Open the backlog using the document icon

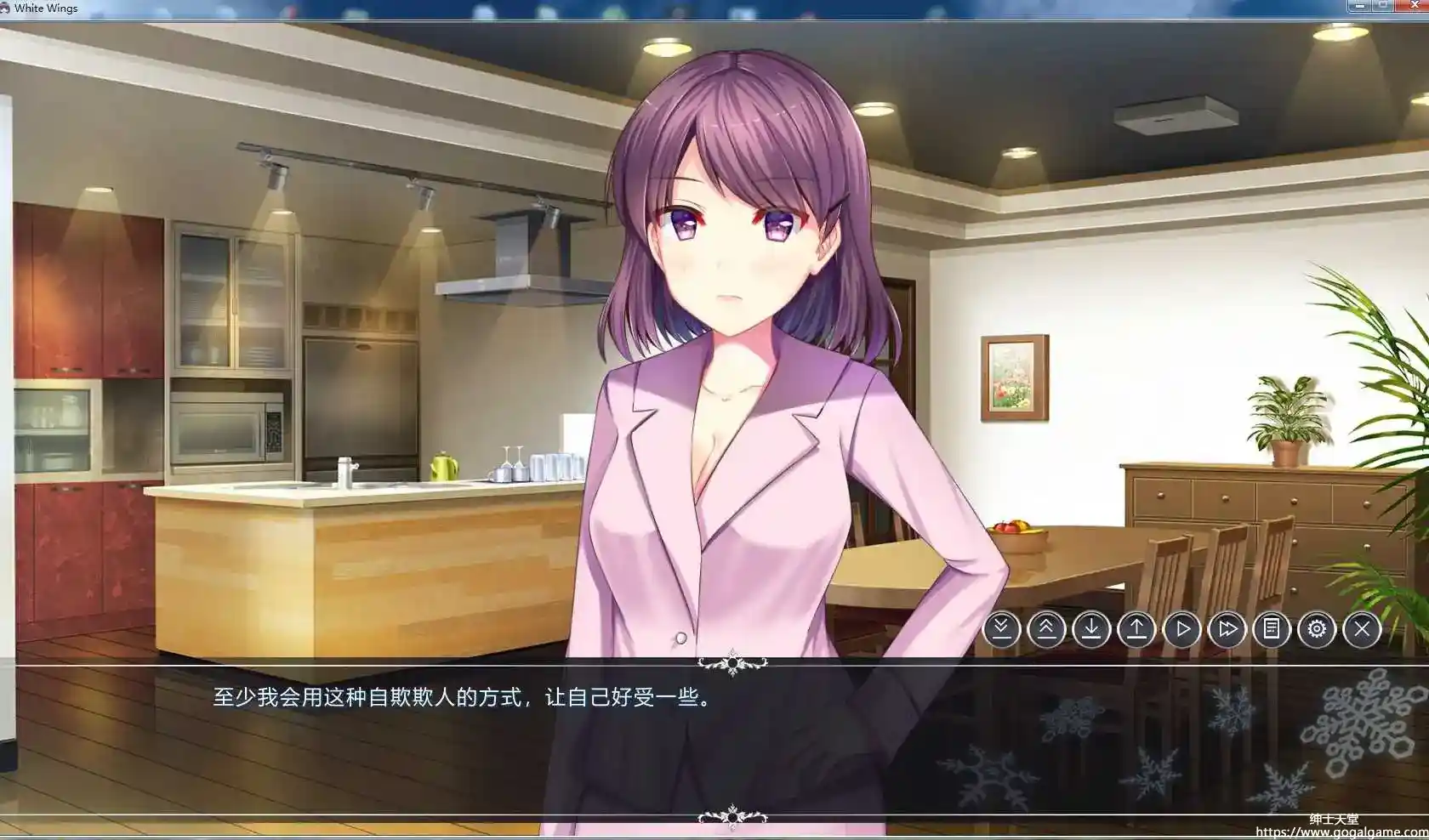click(1272, 629)
